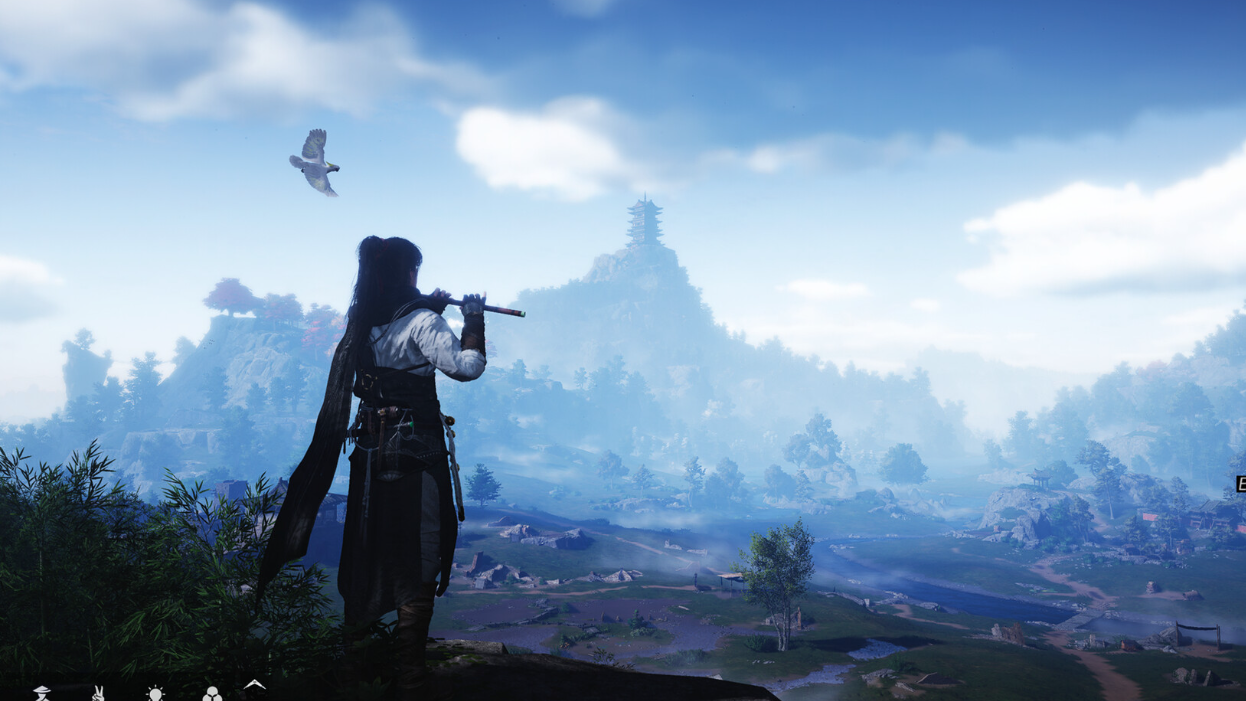Select the straw-hat character icon
The image size is (1246, 701).
[42, 693]
